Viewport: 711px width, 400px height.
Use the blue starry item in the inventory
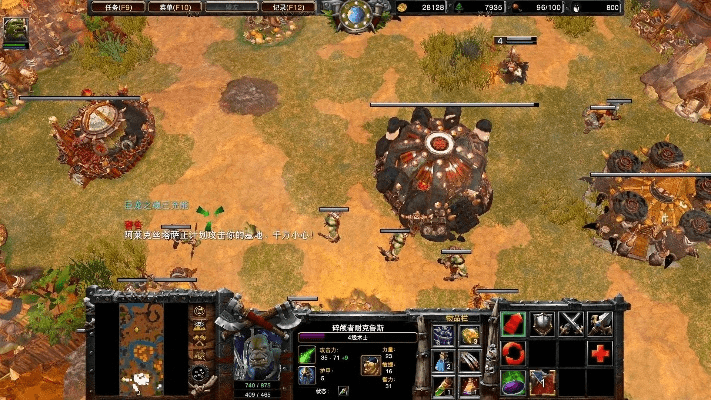coord(443,335)
